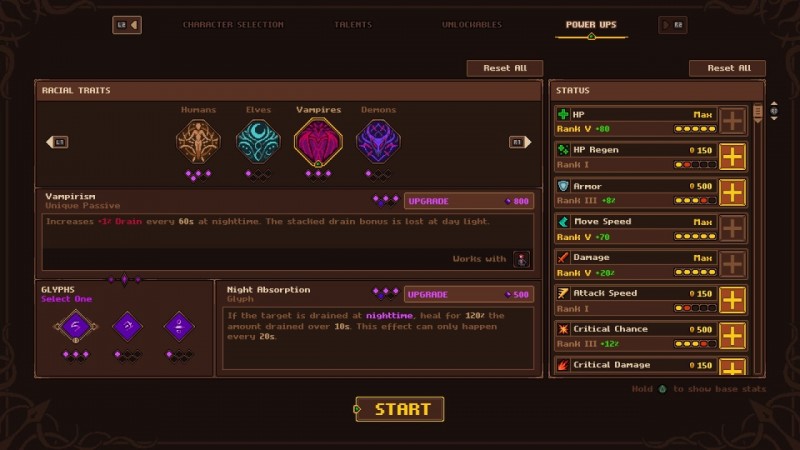Choose the Humans racial trait emblem
800x450 pixels.
[x=198, y=142]
